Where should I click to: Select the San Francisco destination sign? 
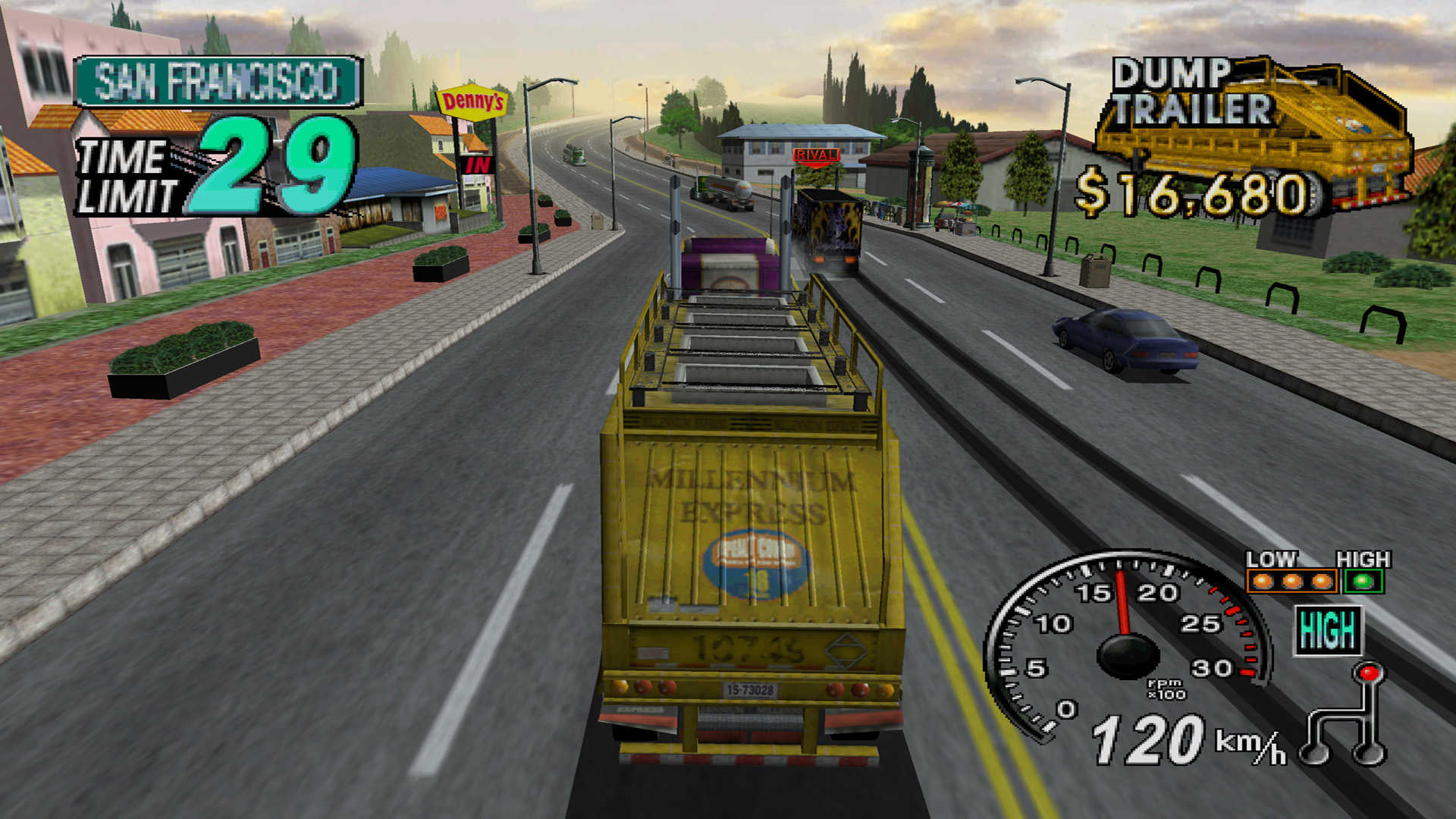(218, 81)
